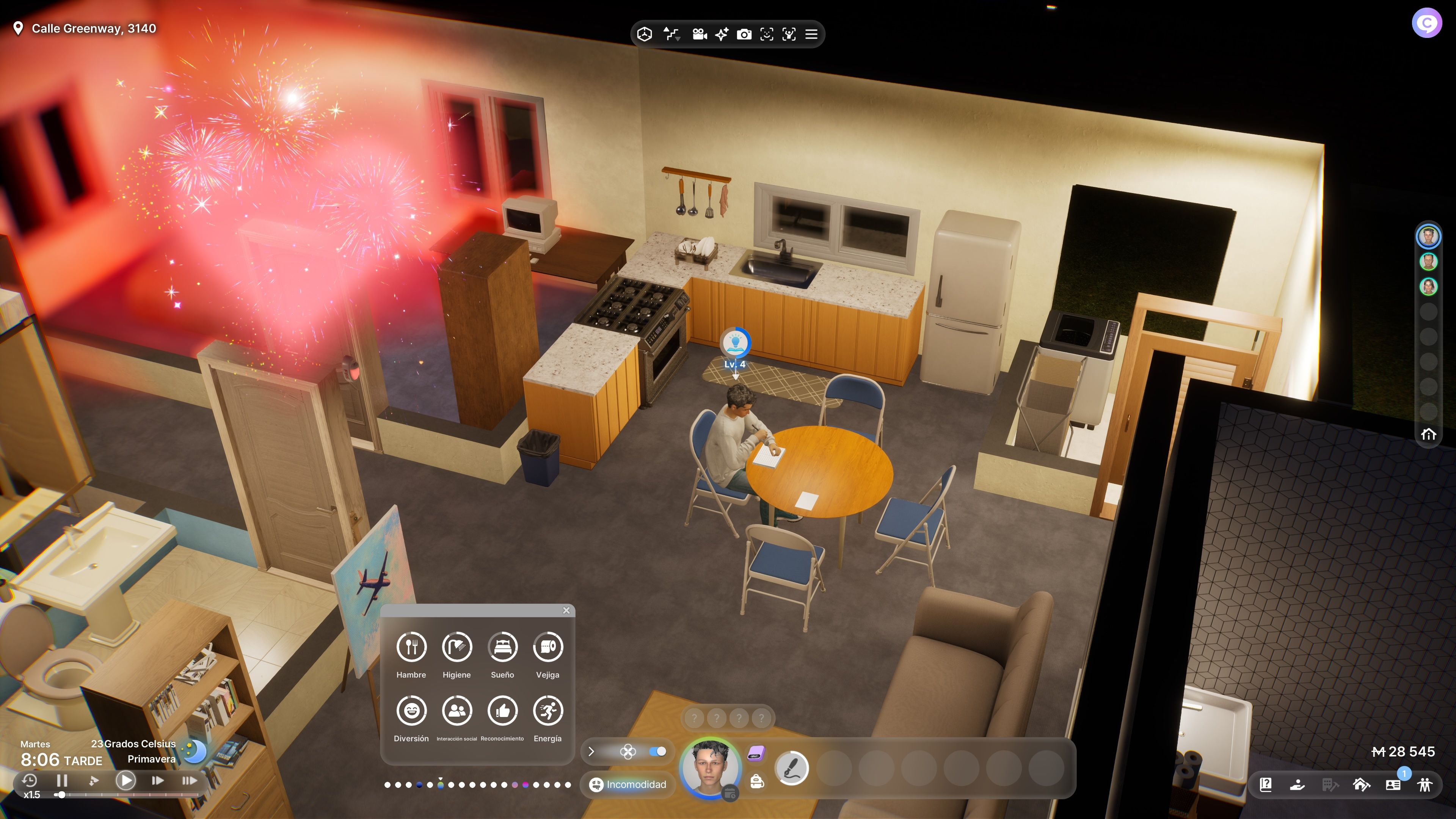This screenshot has width=1456, height=819.
Task: Open the build mode house icon
Action: point(1361,784)
